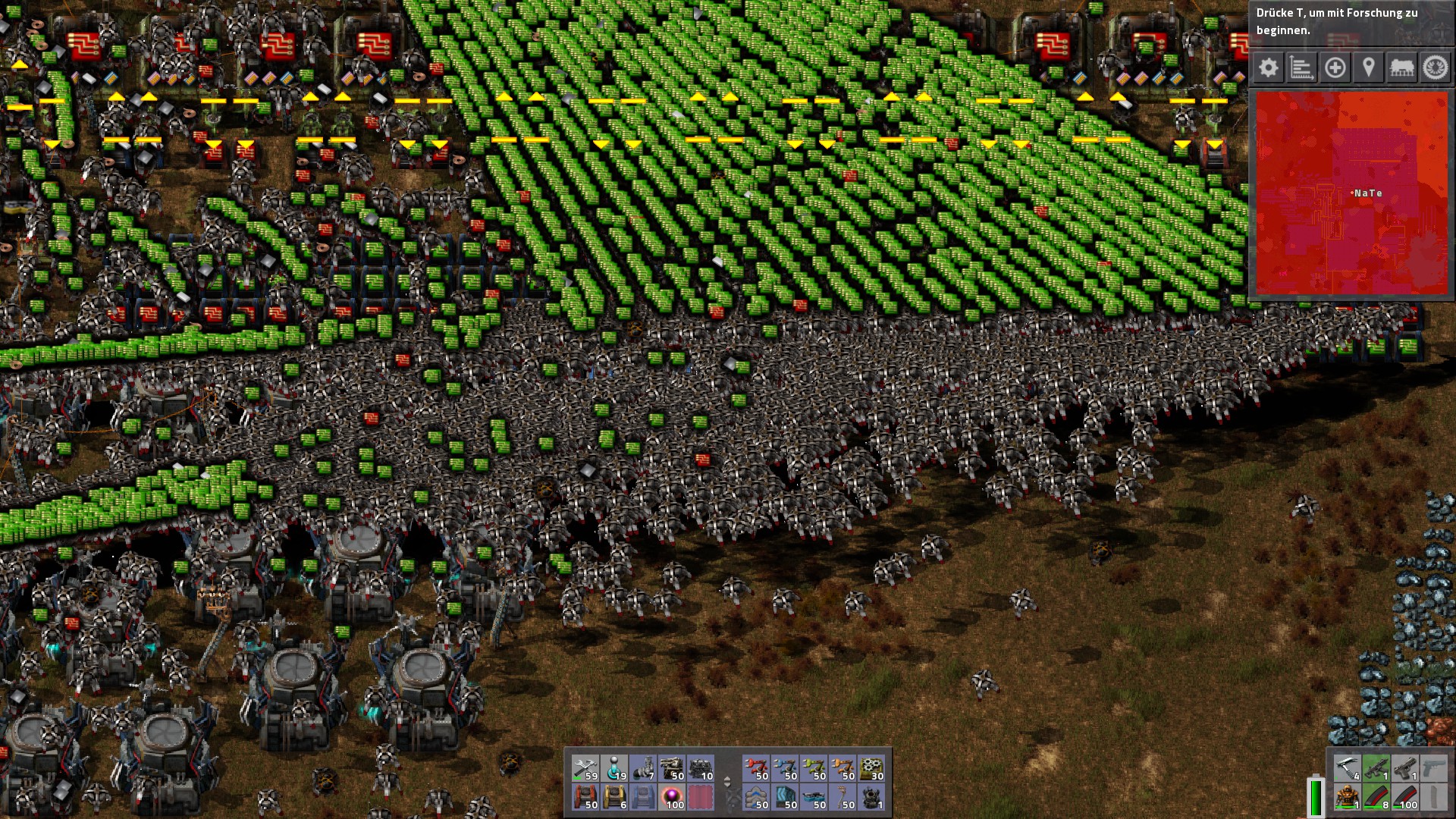Select the stack of 100 piercing magazines
The image size is (1456, 819).
click(x=1404, y=798)
